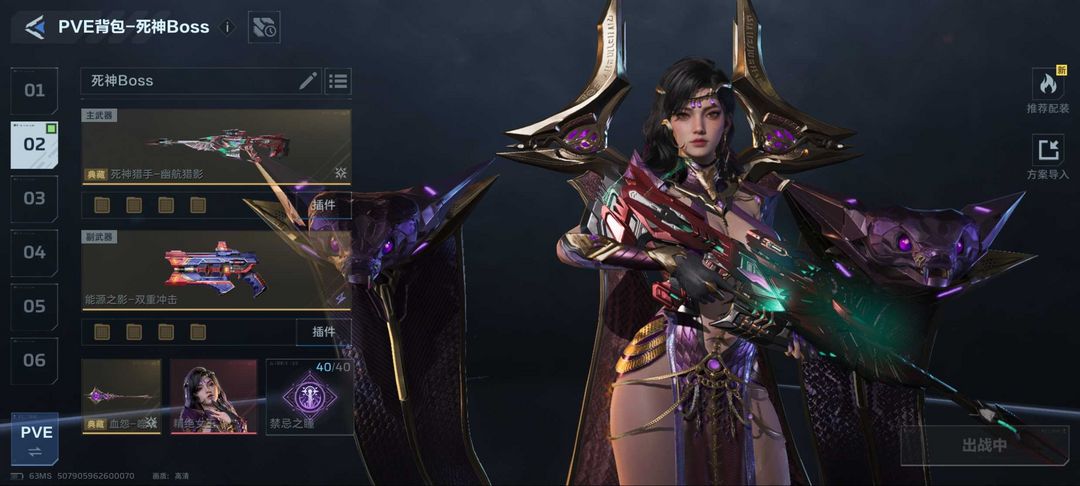Open 推荐配装 recommended loadouts
The image size is (1080, 486).
point(1047,91)
